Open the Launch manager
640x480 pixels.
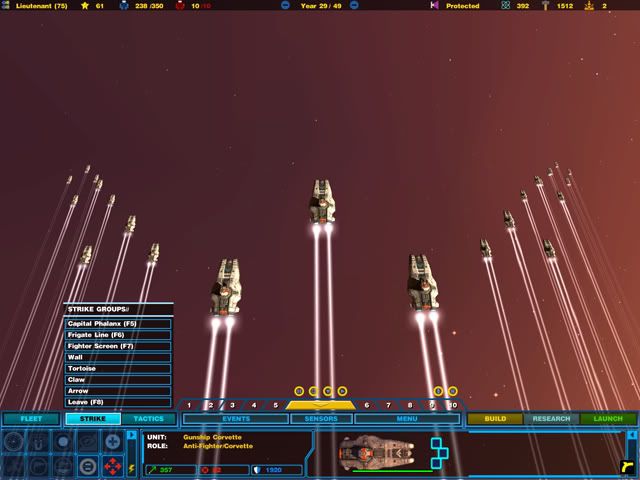[608, 419]
